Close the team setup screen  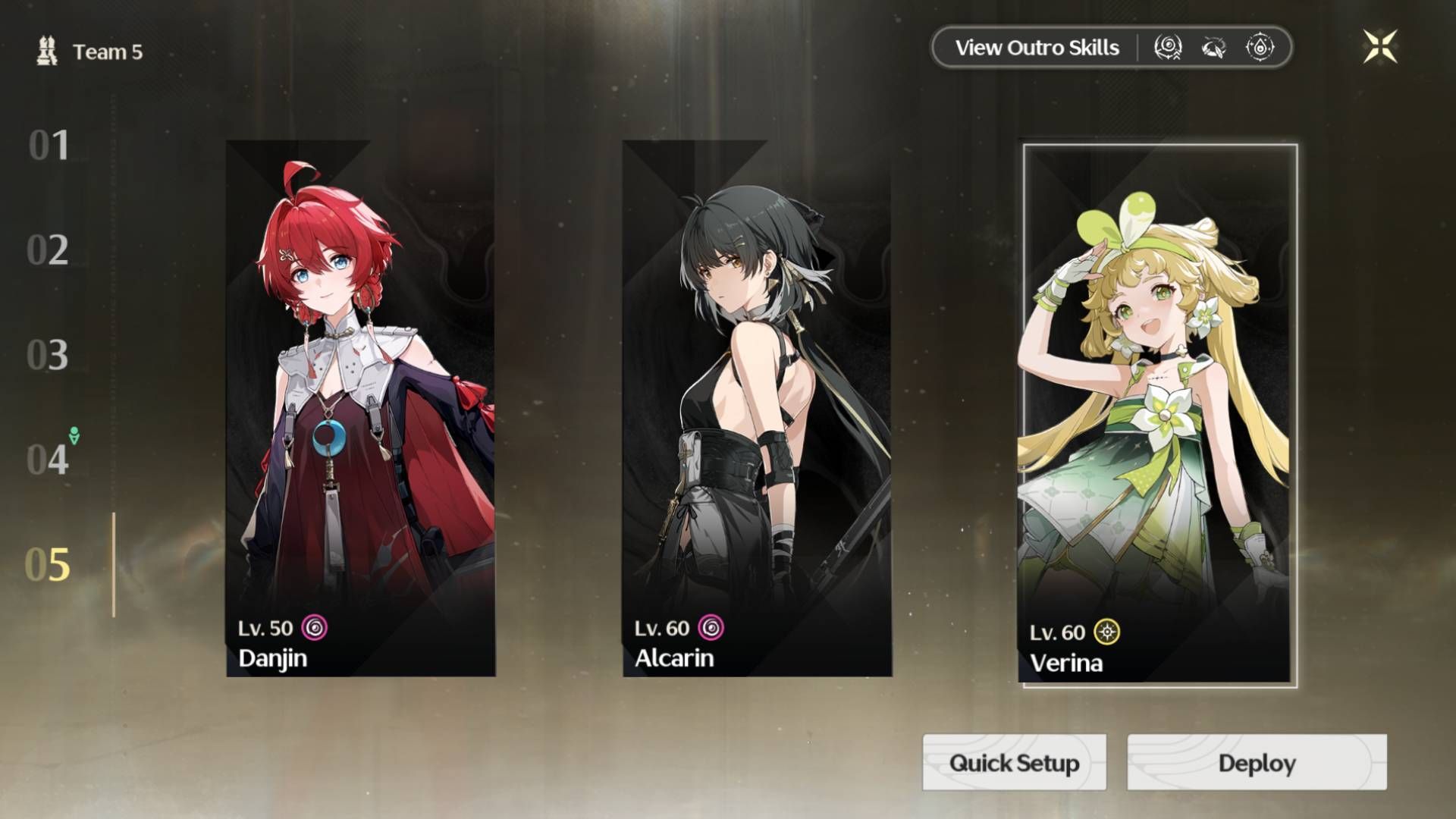point(1379,47)
